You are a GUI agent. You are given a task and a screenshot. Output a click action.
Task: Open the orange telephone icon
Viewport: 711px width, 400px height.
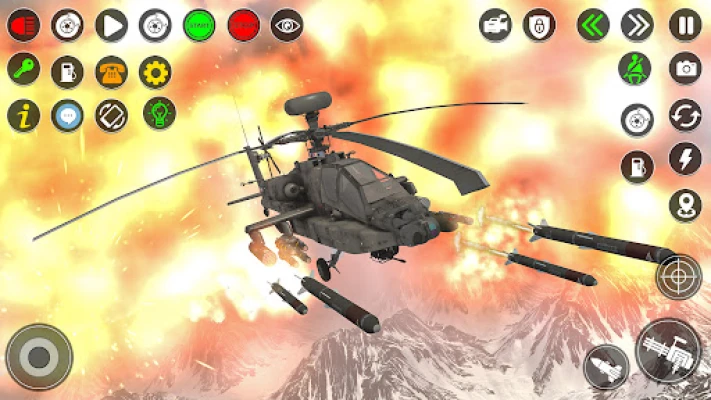pyautogui.click(x=111, y=70)
